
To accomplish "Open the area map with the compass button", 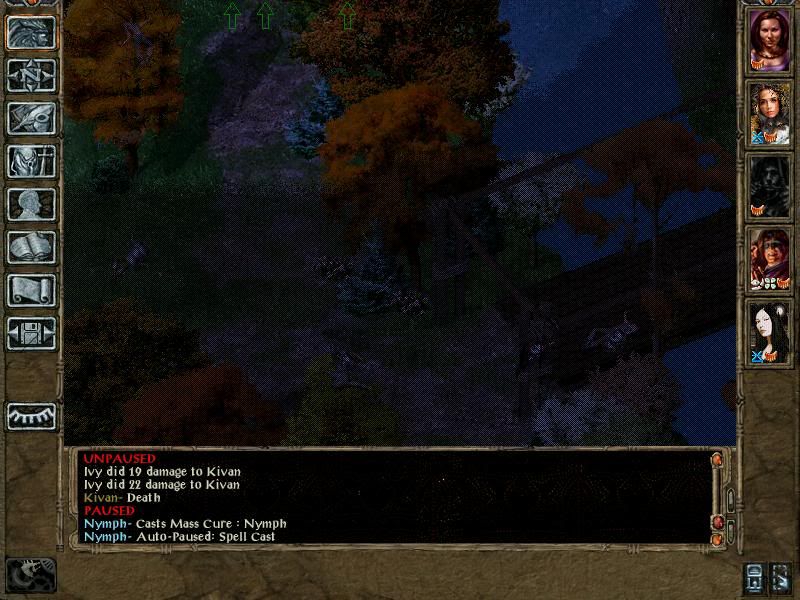I will pyautogui.click(x=31, y=75).
